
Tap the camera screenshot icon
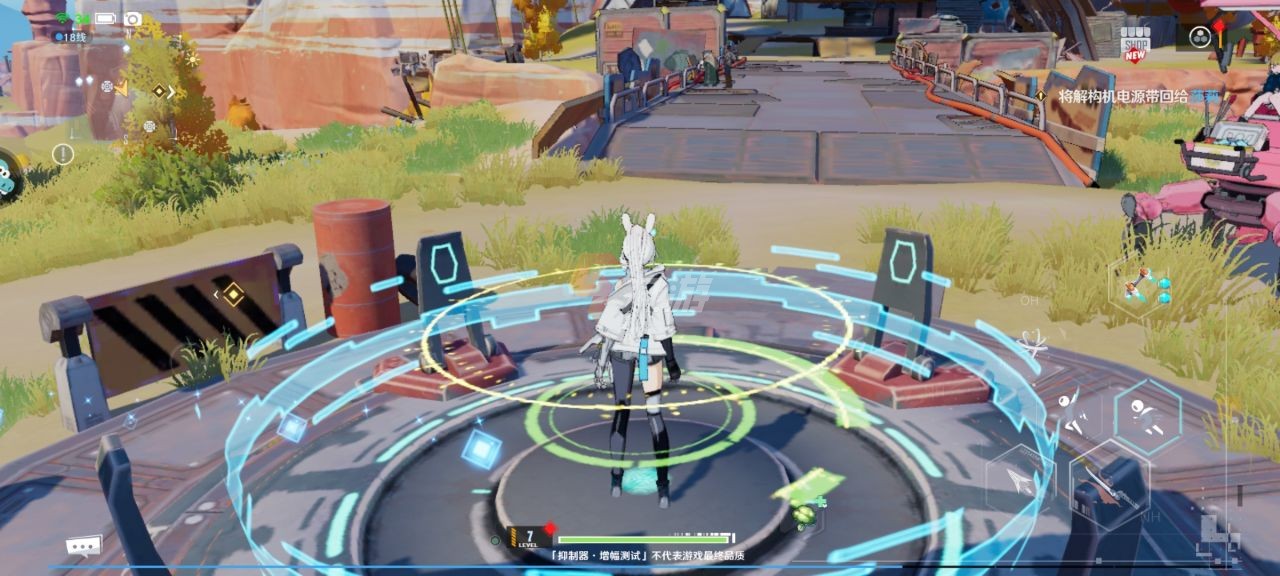[x=132, y=19]
